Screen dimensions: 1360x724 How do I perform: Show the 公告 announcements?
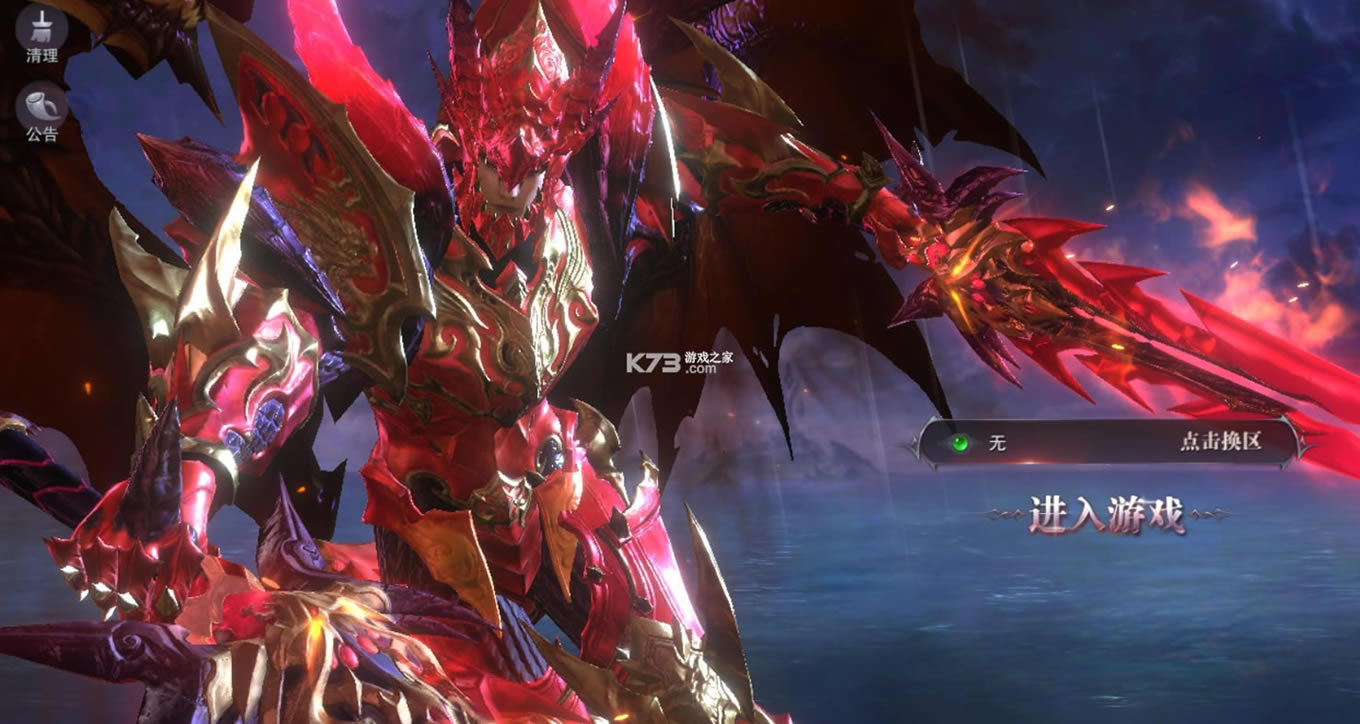coord(41,110)
